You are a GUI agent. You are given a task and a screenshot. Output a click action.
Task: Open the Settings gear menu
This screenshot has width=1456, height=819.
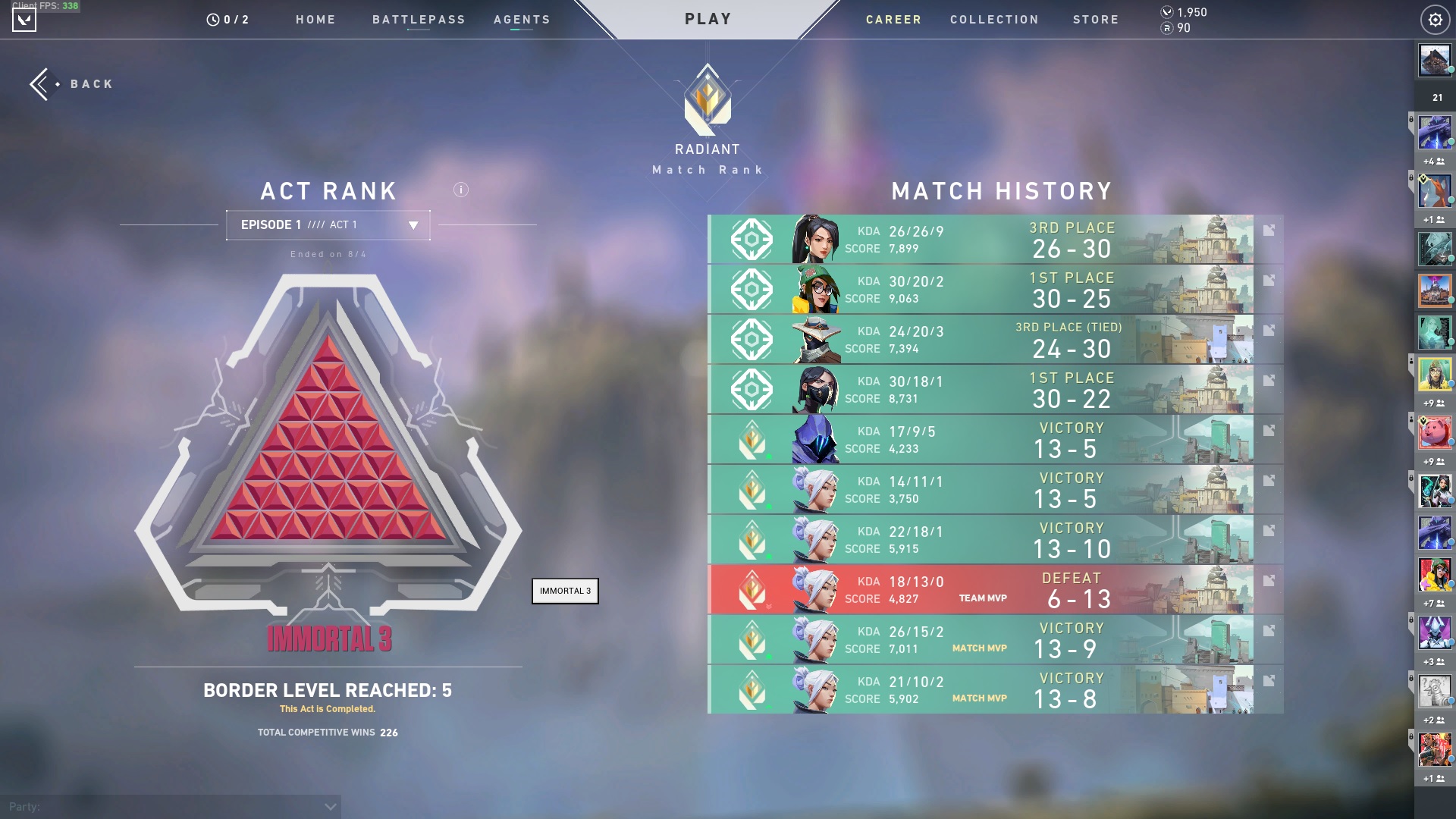1435,20
